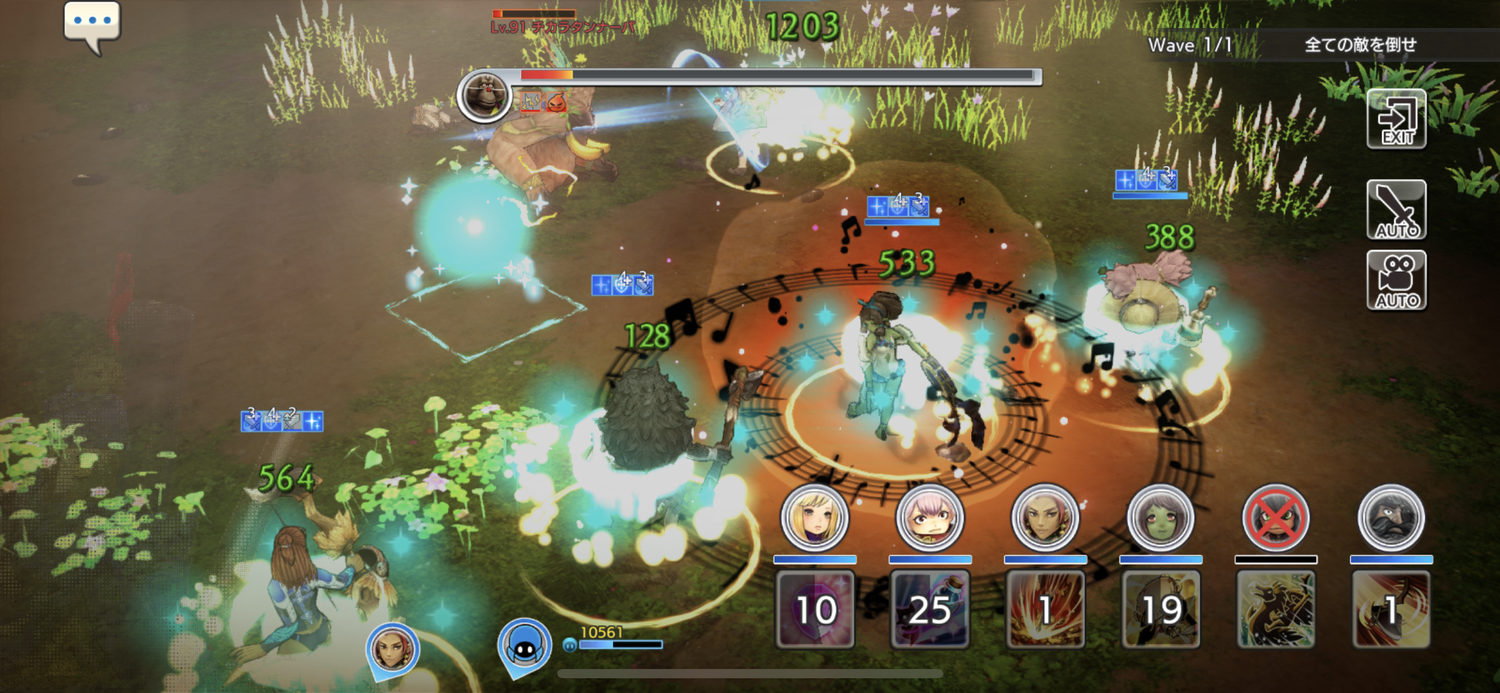
Task: Select the green-skinned character portrait
Action: (x=1160, y=518)
